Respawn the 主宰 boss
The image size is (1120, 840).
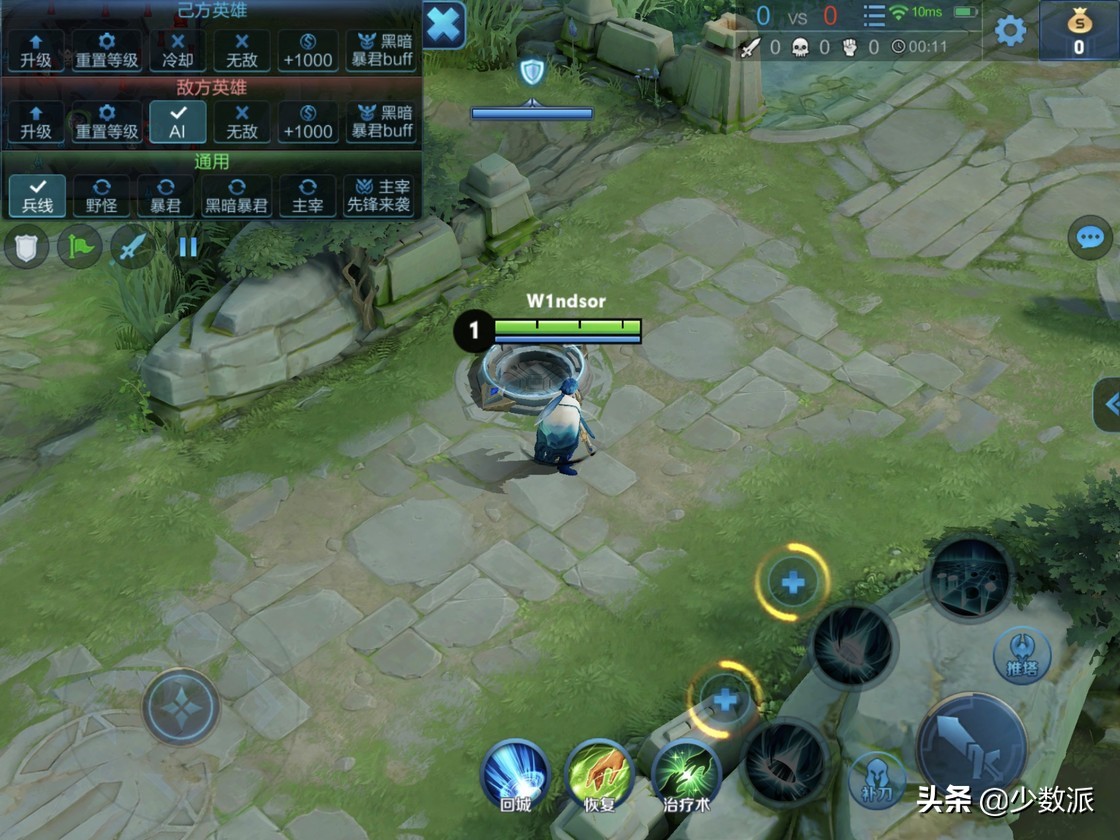(308, 196)
